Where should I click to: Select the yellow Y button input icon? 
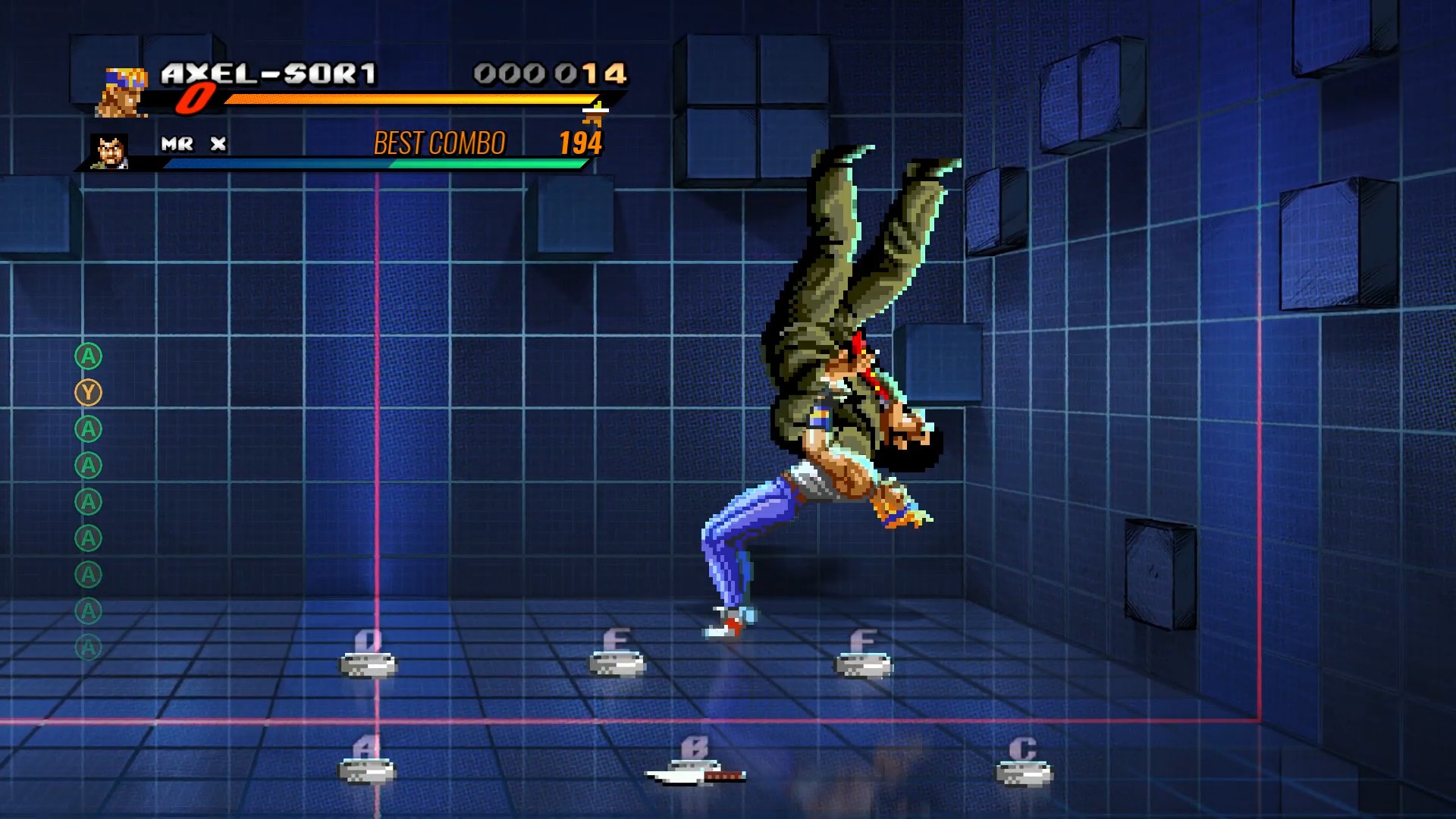pyautogui.click(x=89, y=394)
